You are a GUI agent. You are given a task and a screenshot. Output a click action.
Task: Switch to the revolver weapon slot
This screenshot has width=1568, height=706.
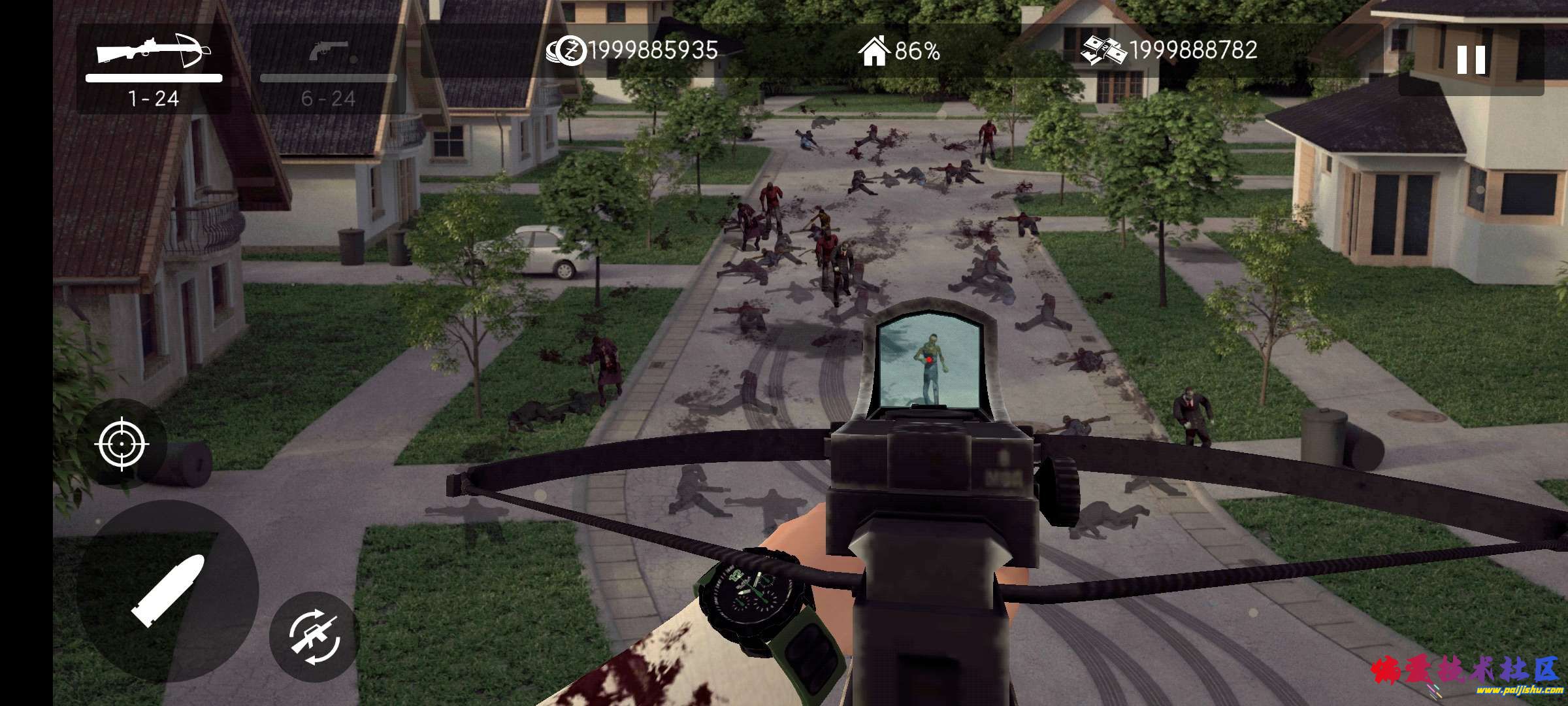[x=329, y=69]
